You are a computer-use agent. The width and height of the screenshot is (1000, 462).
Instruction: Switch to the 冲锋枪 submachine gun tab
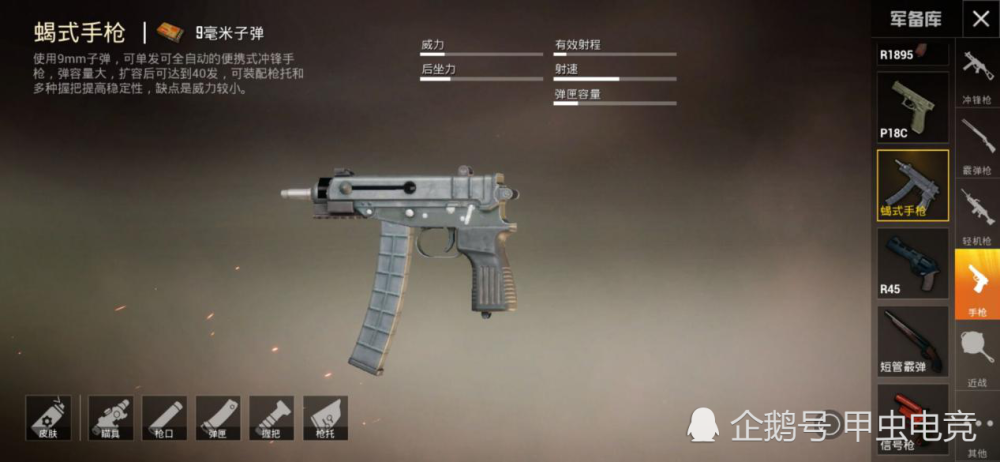pos(977,74)
